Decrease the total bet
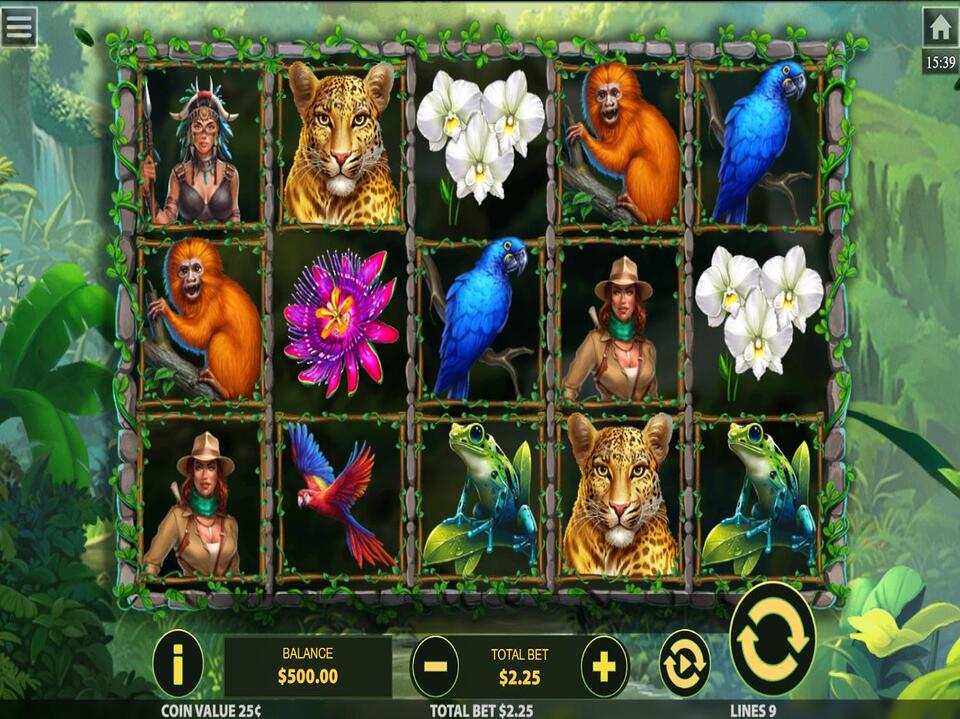 click(x=434, y=666)
